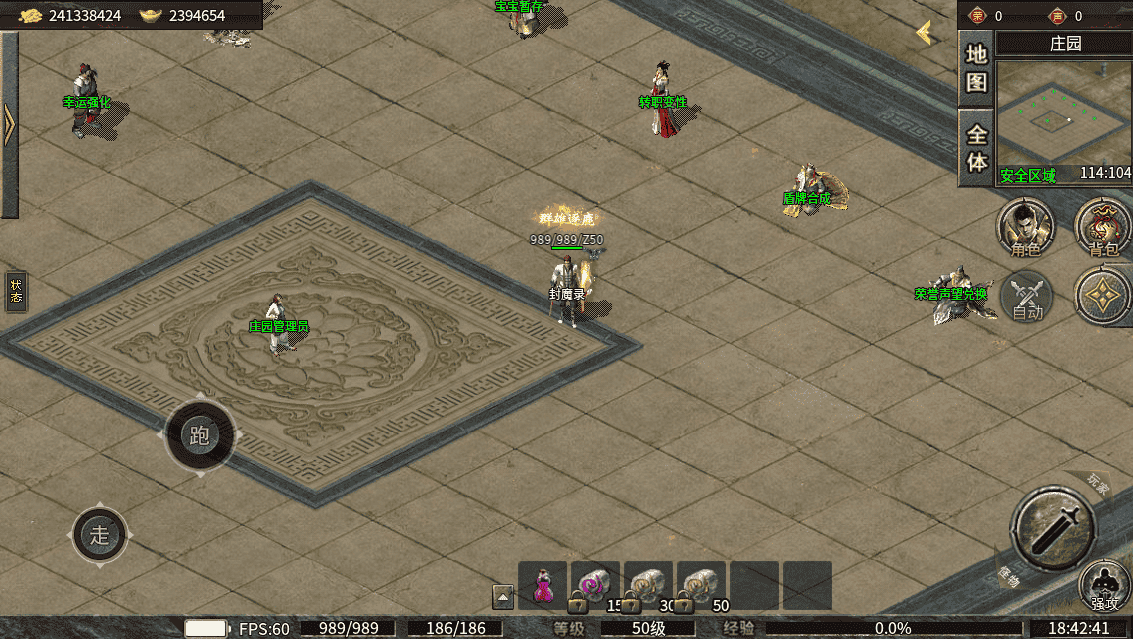The image size is (1133, 639).
Task: Tap the four-pointed star round button
Action: (x=1103, y=297)
